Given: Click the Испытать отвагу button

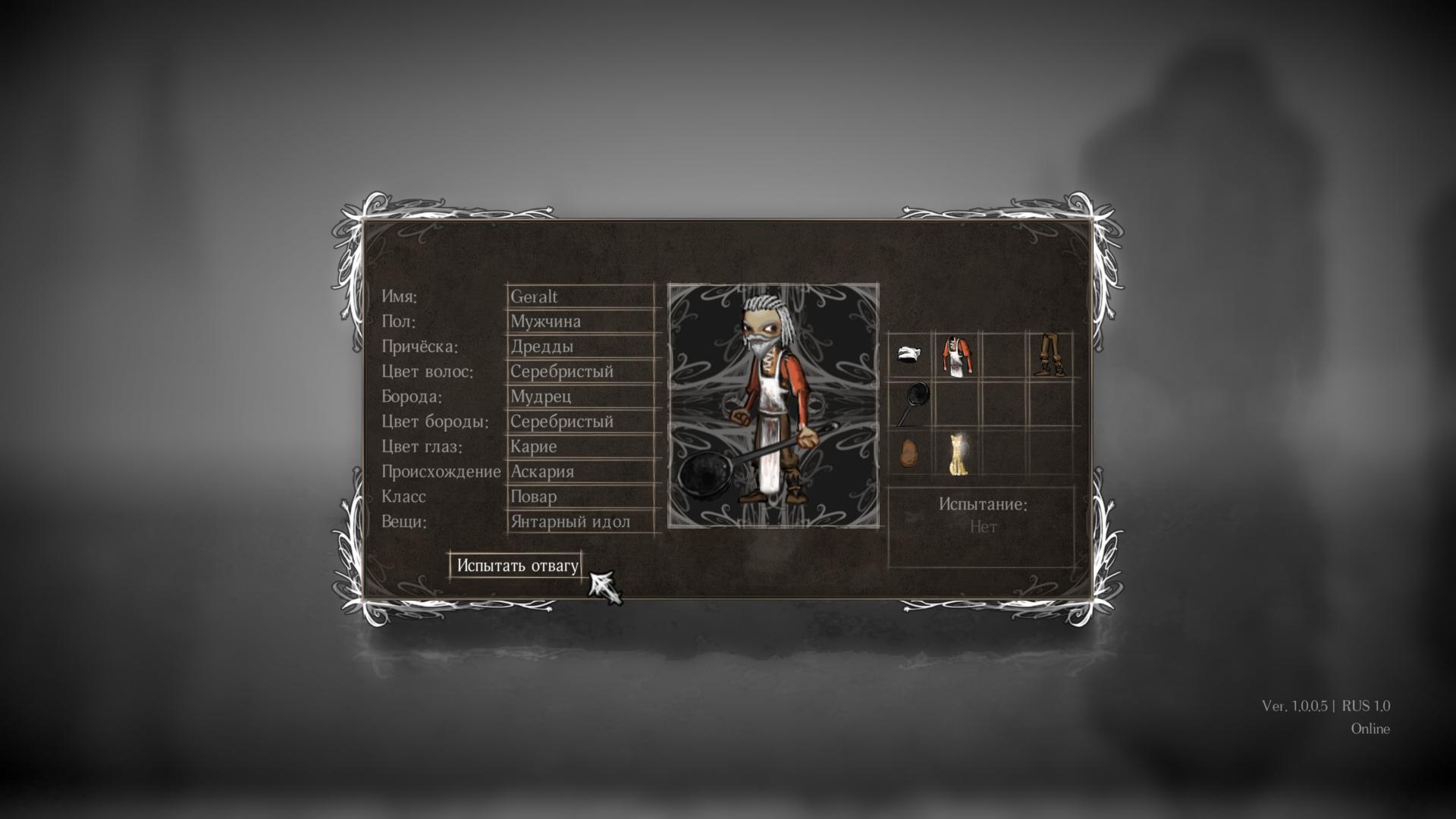Looking at the screenshot, I should click(516, 566).
